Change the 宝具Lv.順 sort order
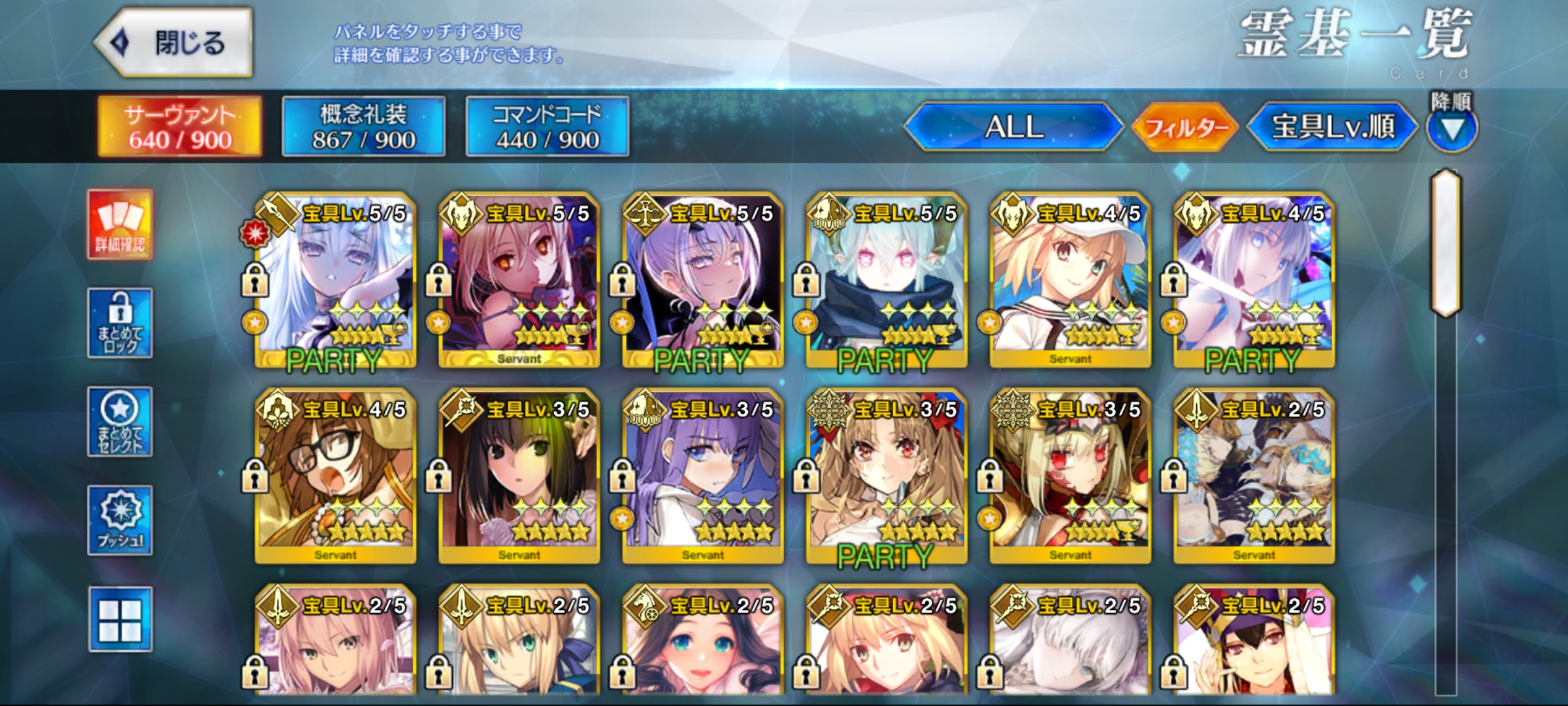This screenshot has width=1568, height=706. 1332,127
